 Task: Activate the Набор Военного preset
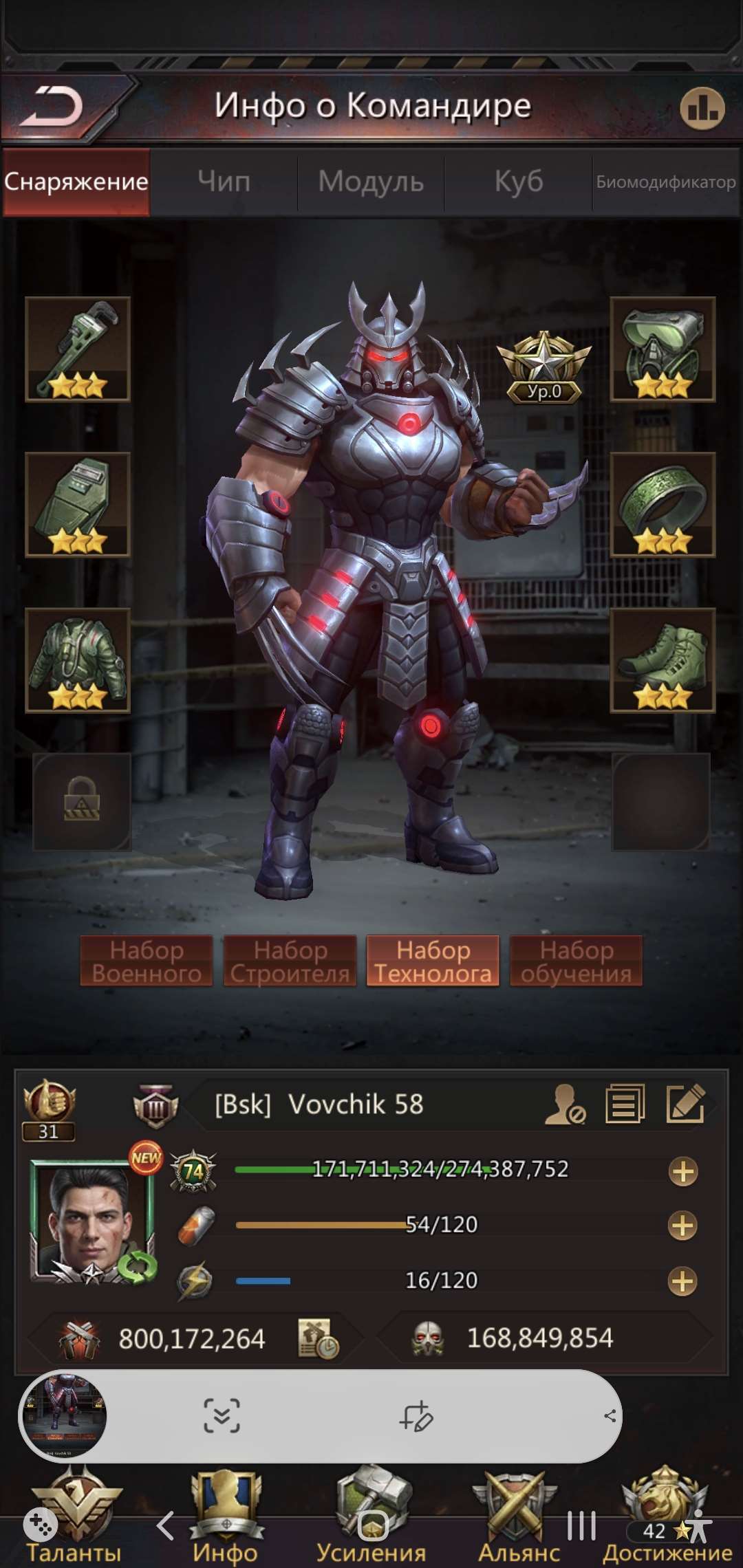click(147, 961)
